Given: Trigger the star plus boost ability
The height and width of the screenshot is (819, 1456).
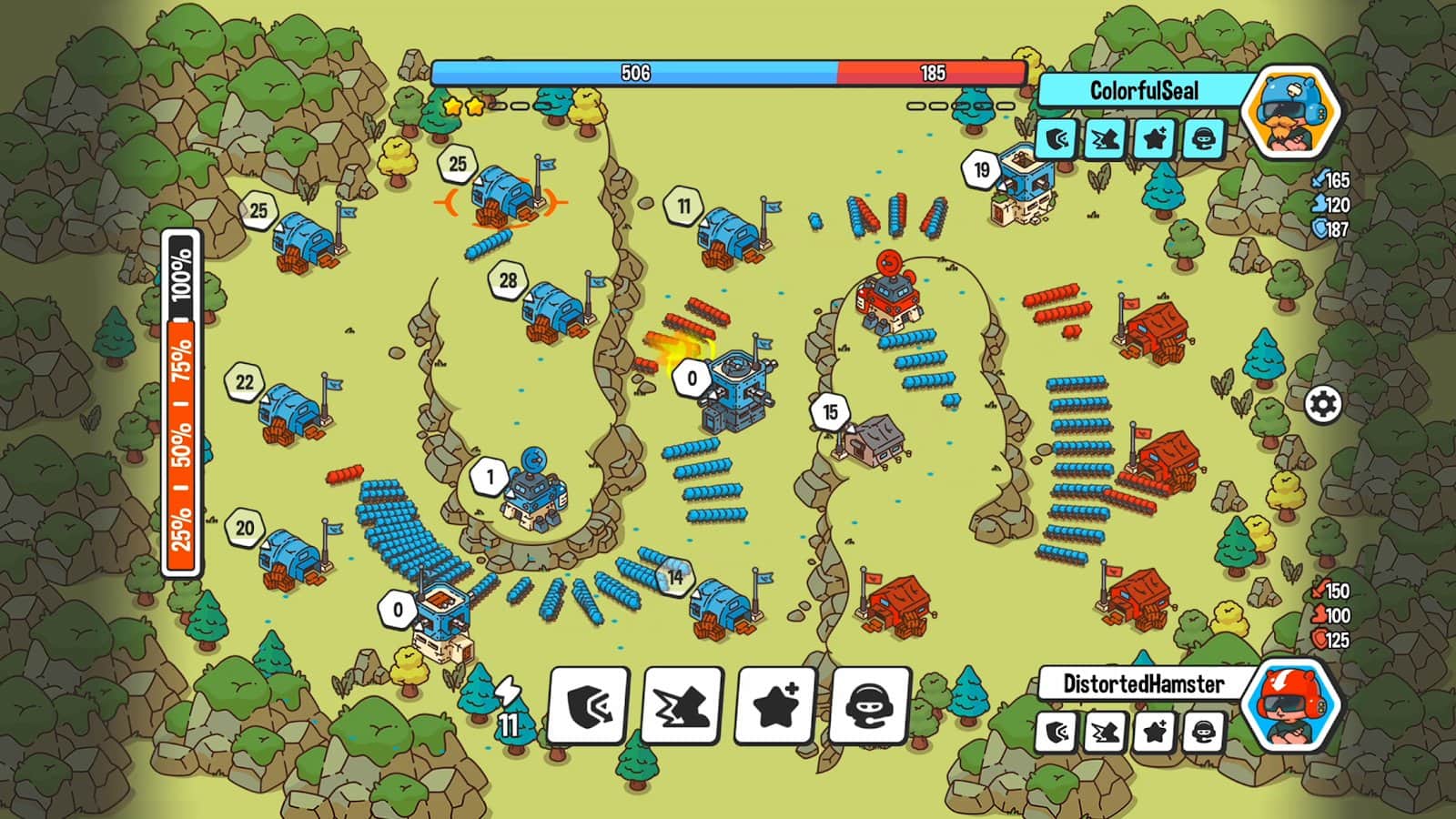Looking at the screenshot, I should 776,705.
